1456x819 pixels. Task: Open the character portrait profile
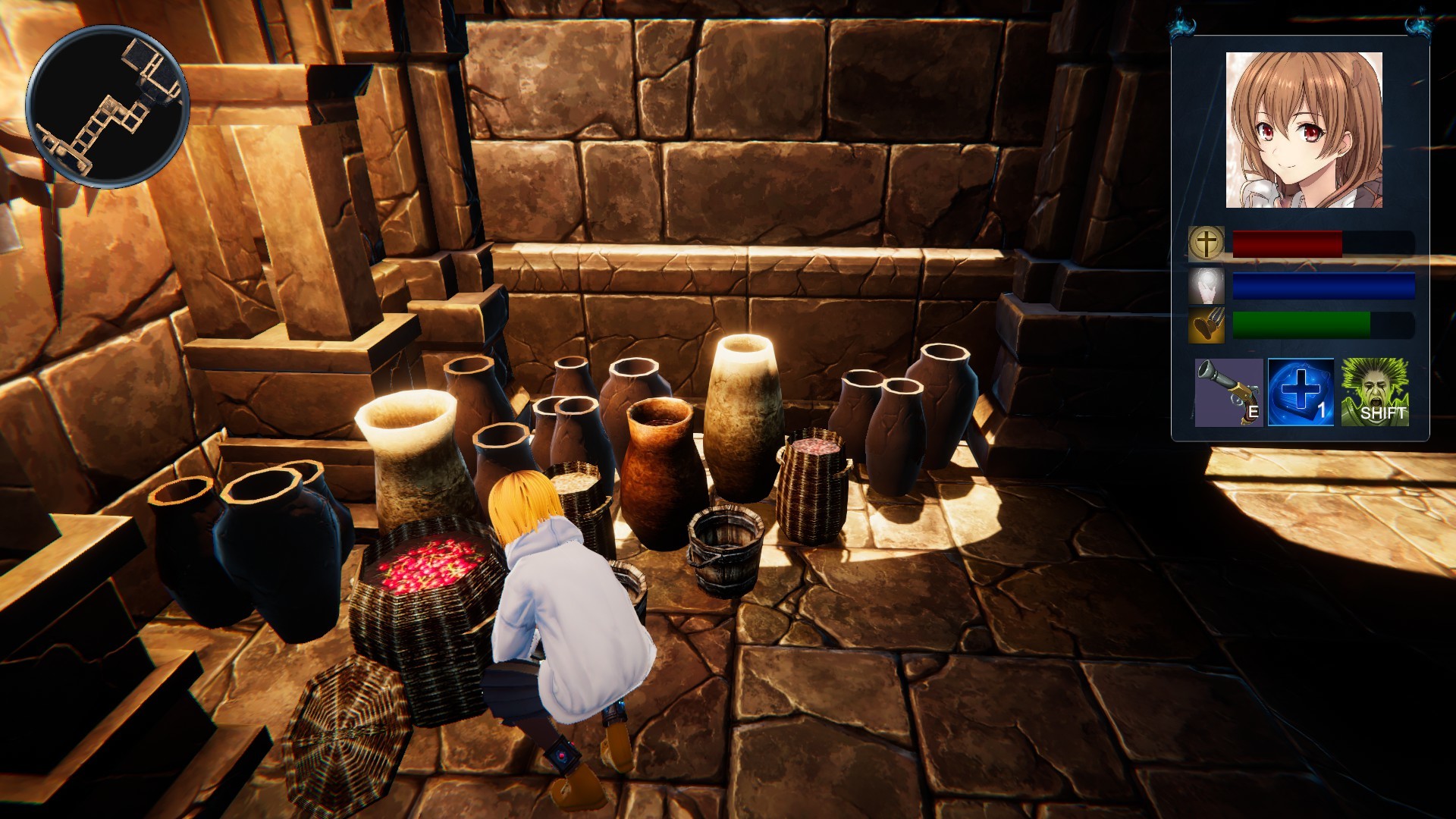click(x=1304, y=129)
